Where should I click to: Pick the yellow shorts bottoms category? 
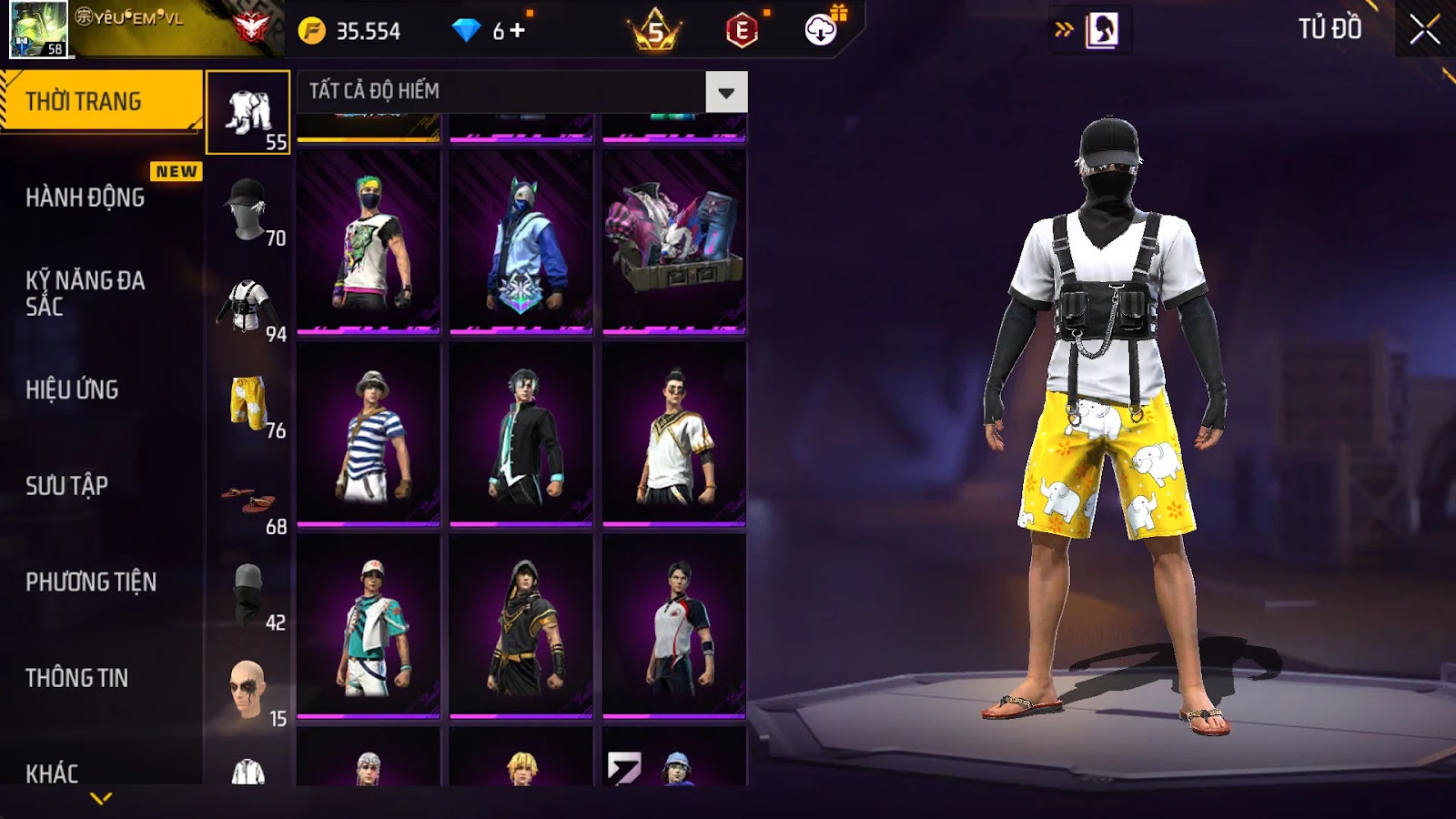(x=248, y=402)
